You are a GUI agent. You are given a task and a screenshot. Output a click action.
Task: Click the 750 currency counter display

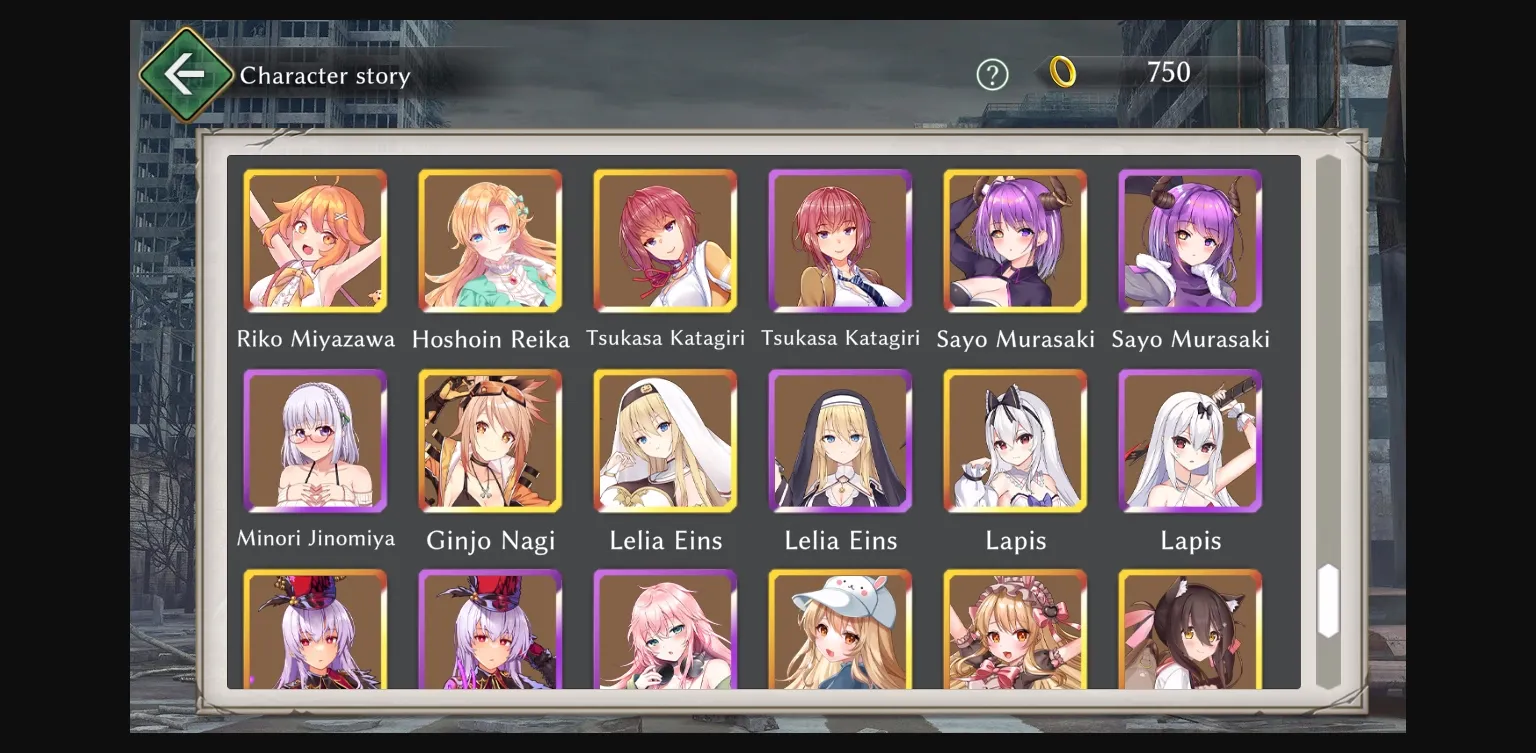point(1166,73)
